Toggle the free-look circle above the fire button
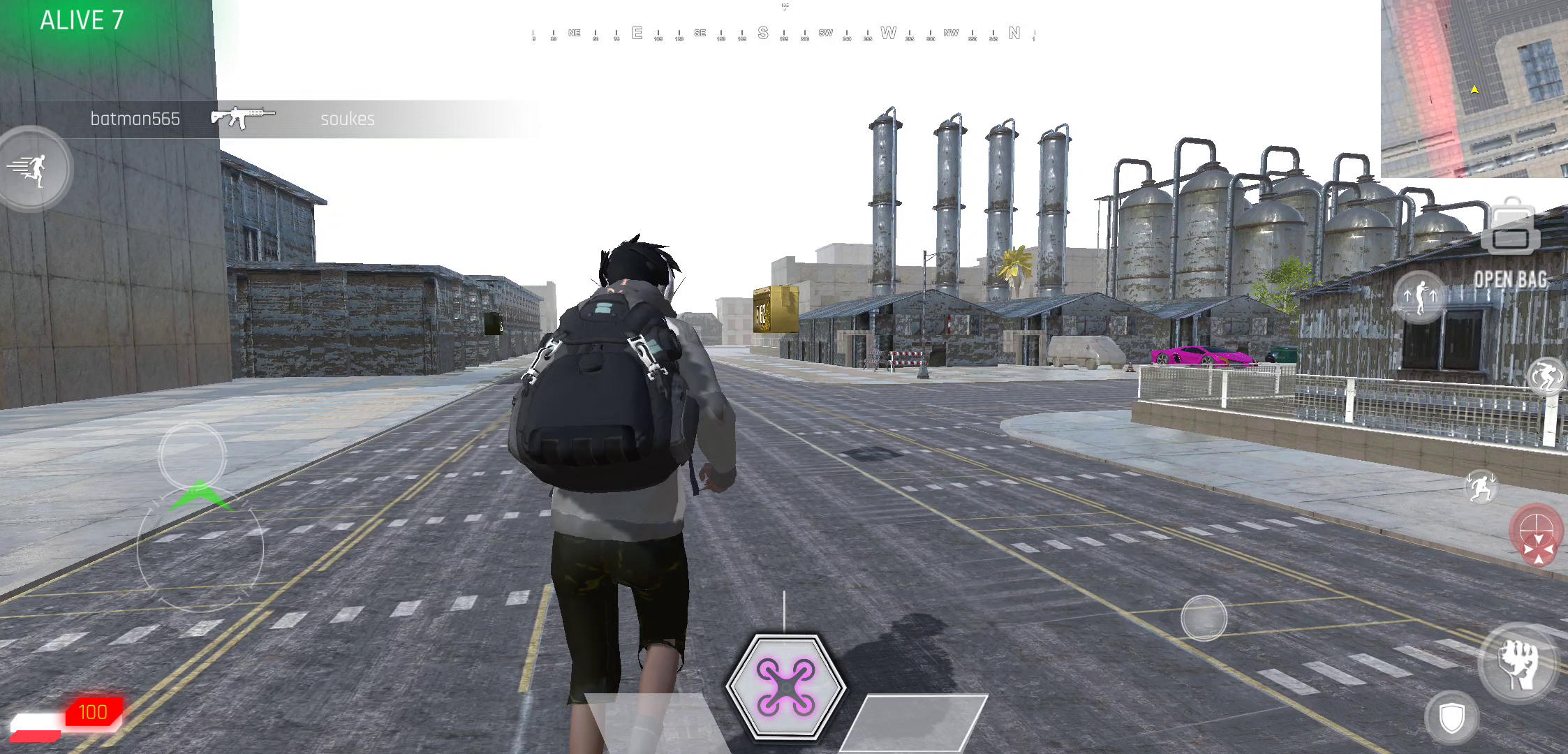Image resolution: width=1568 pixels, height=754 pixels. pos(1204,618)
